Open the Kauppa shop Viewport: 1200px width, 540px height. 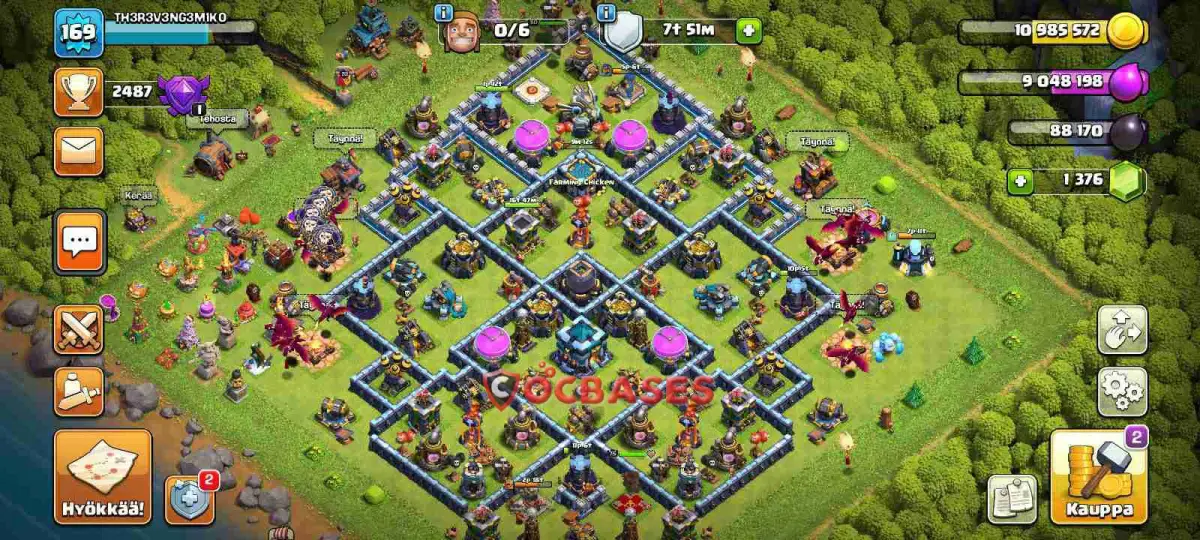1097,477
